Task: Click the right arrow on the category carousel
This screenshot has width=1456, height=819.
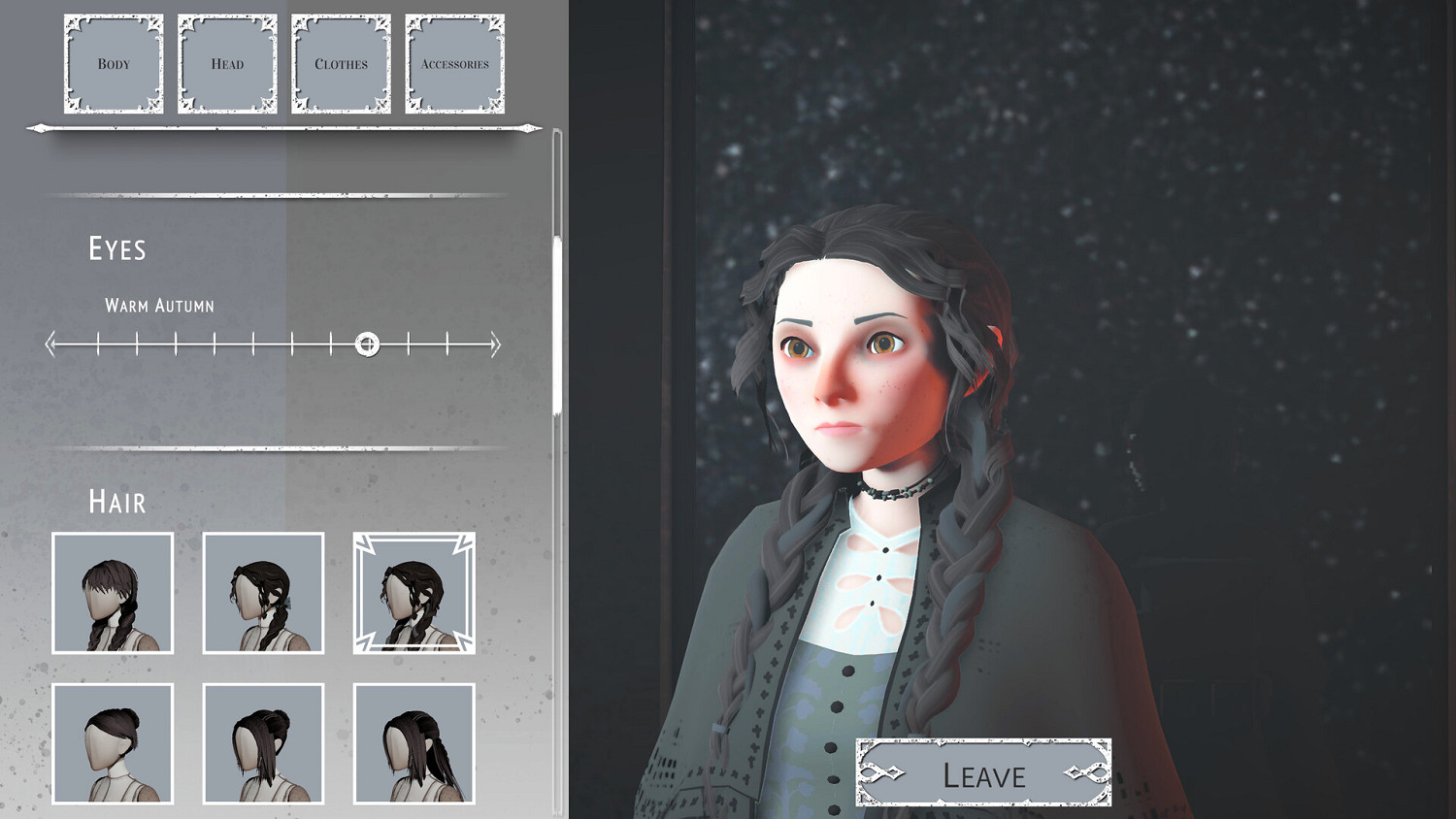Action: pos(530,127)
